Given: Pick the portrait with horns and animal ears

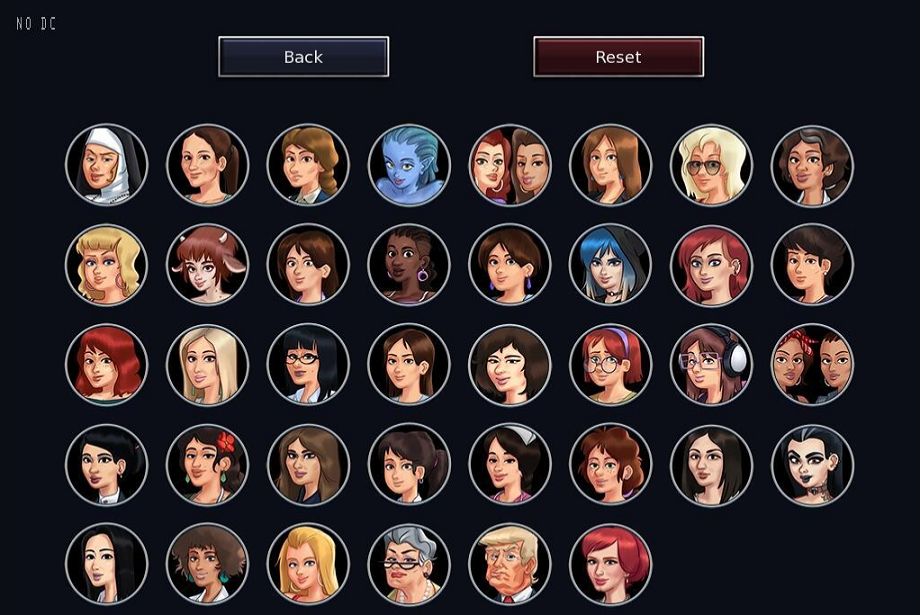Looking at the screenshot, I should tap(207, 265).
